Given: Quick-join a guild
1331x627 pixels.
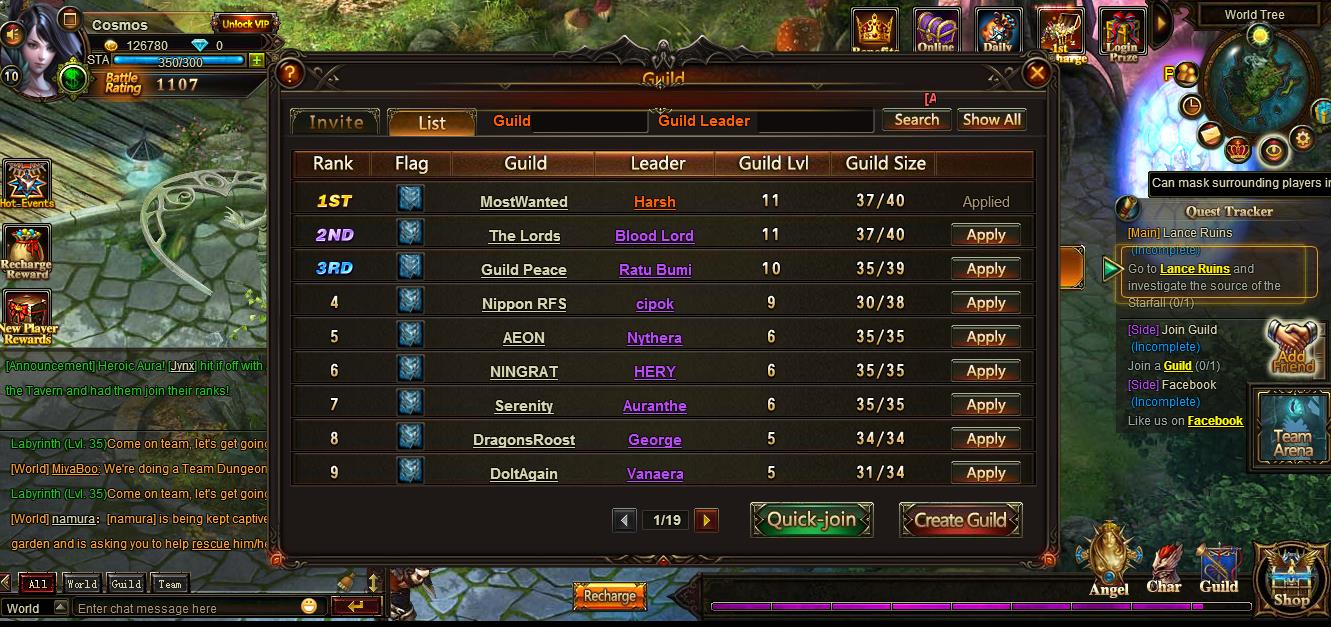Looking at the screenshot, I should pos(811,520).
